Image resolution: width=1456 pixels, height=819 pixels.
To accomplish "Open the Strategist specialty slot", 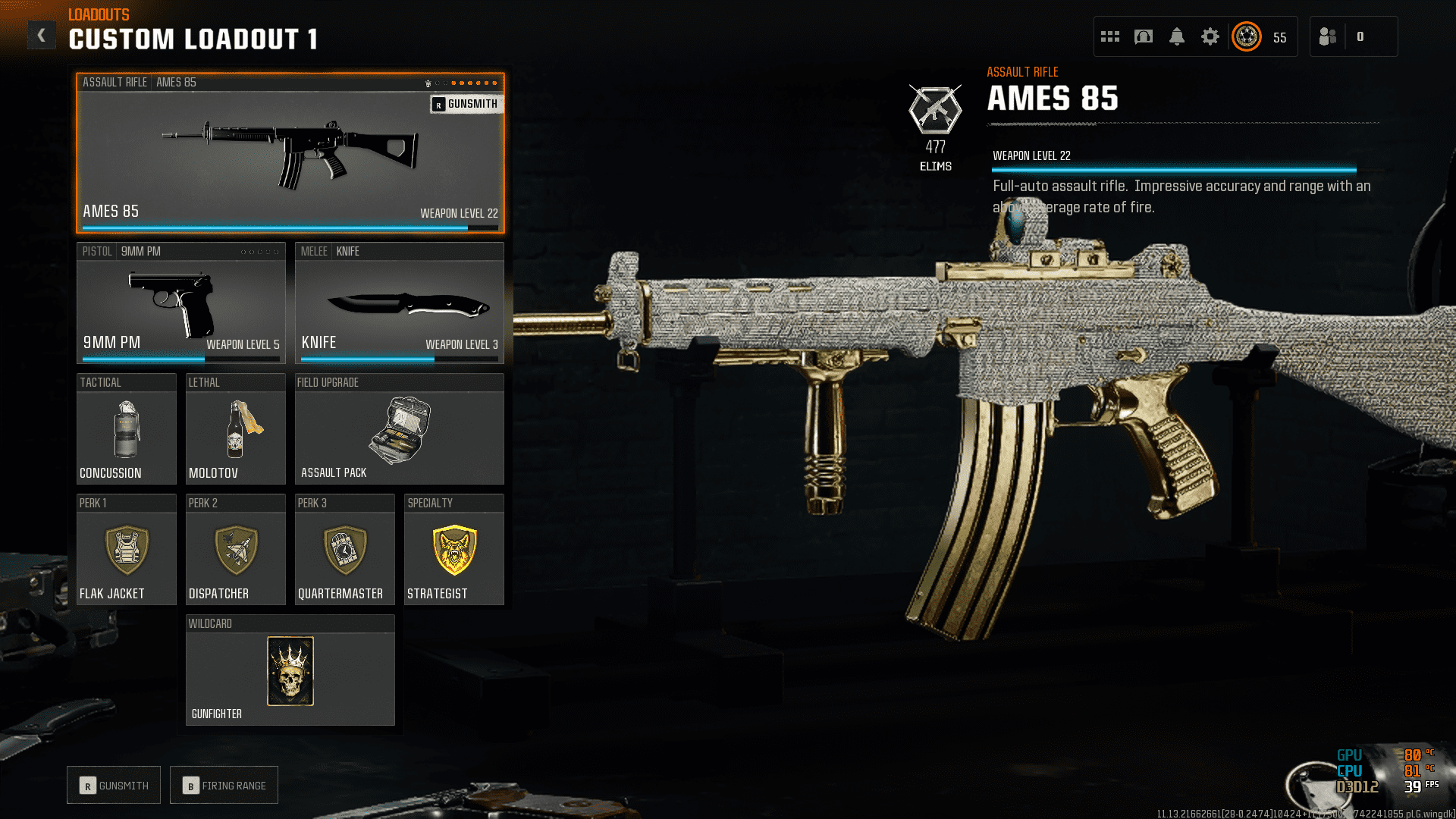I will (453, 550).
